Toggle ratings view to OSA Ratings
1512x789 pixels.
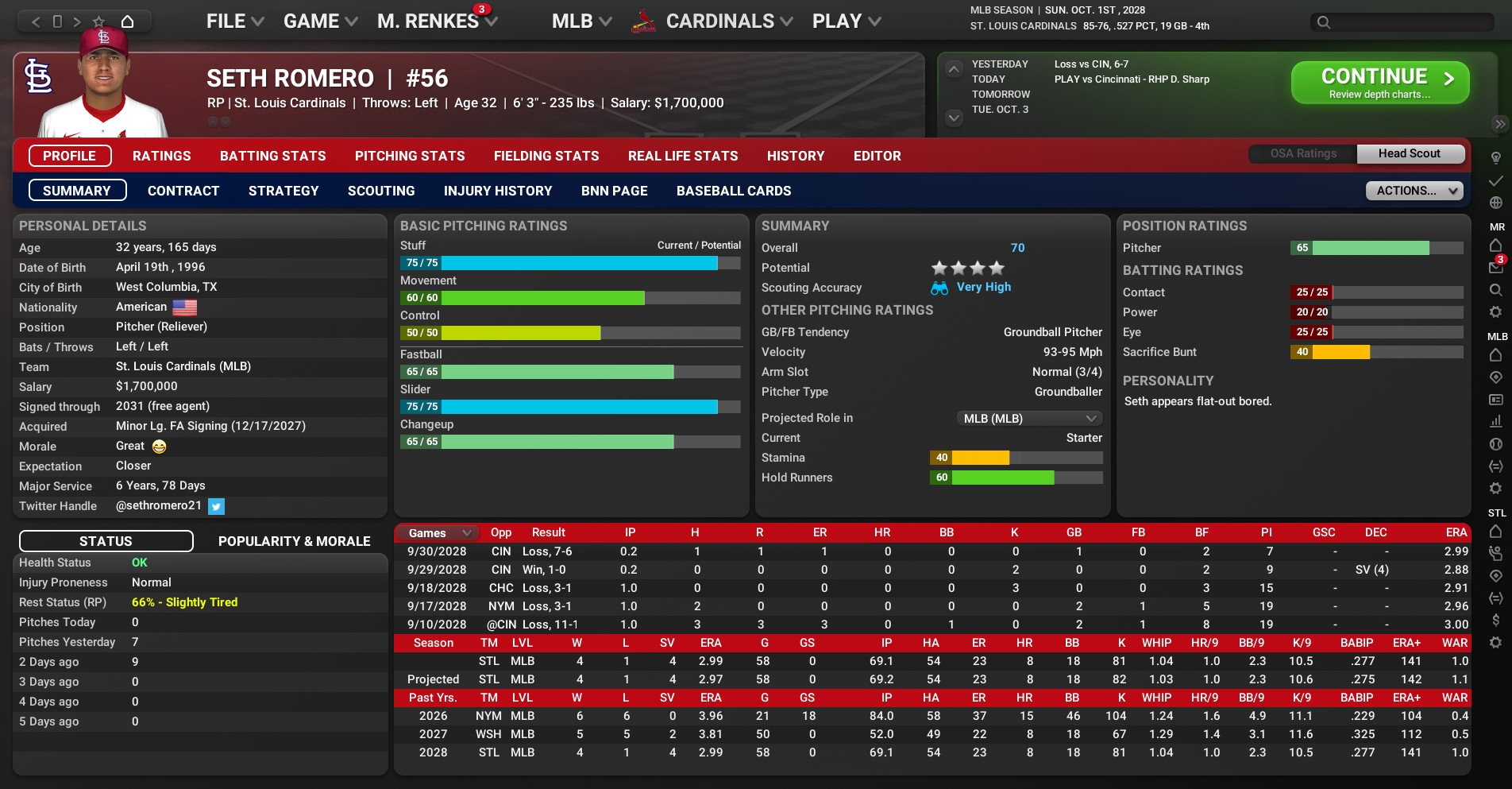pos(1303,153)
